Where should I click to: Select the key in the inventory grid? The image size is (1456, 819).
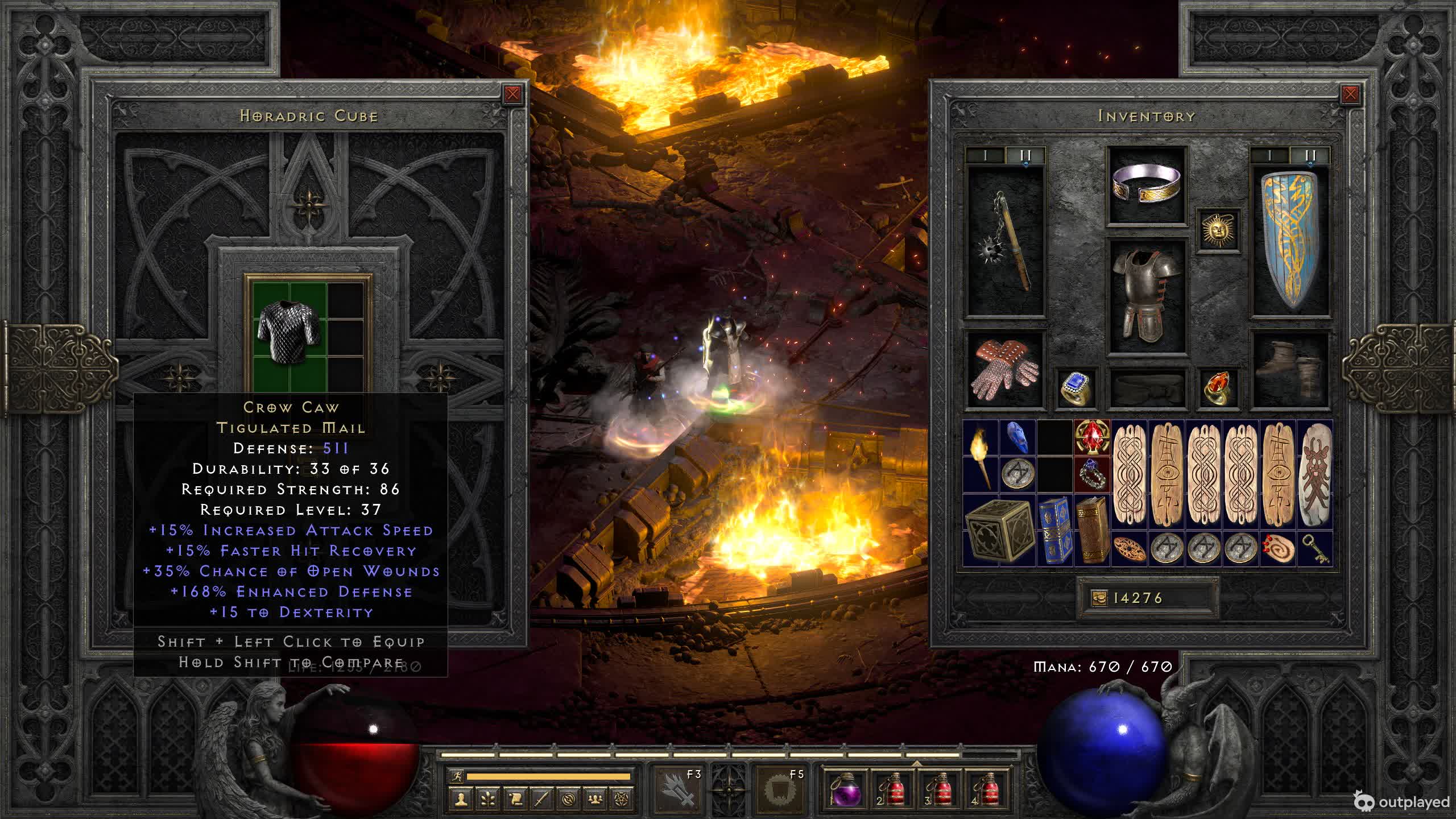tap(1316, 549)
